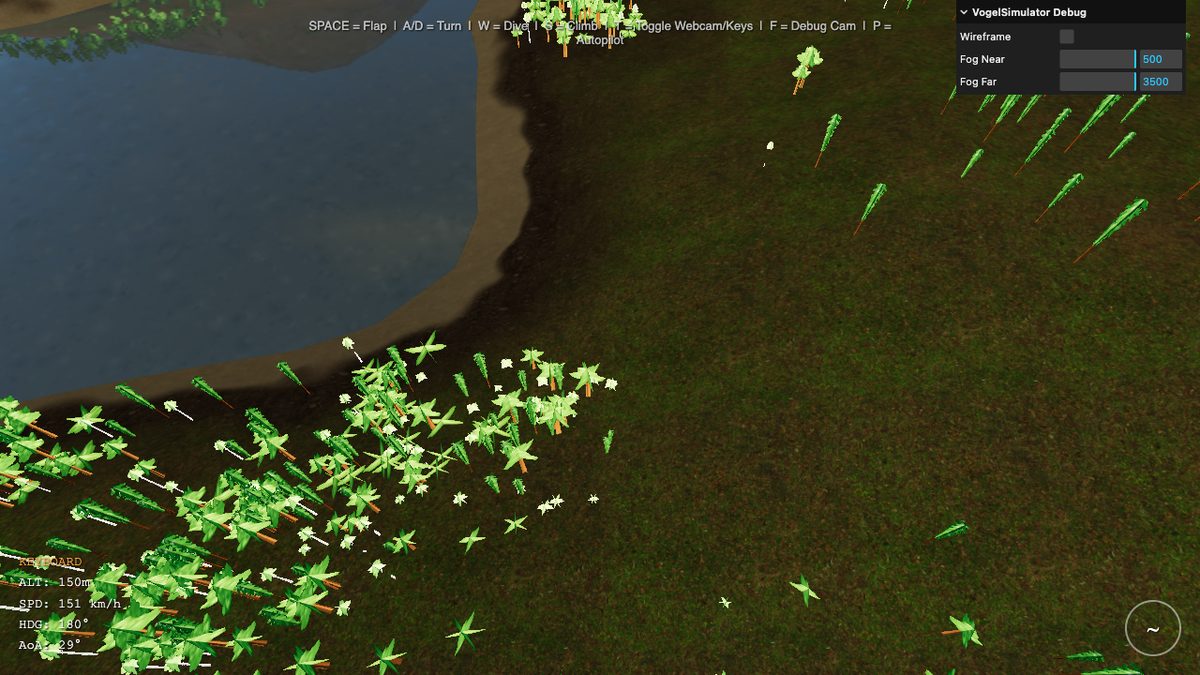Select the Fog Near value field
This screenshot has height=675, width=1200.
pyautogui.click(x=1160, y=59)
